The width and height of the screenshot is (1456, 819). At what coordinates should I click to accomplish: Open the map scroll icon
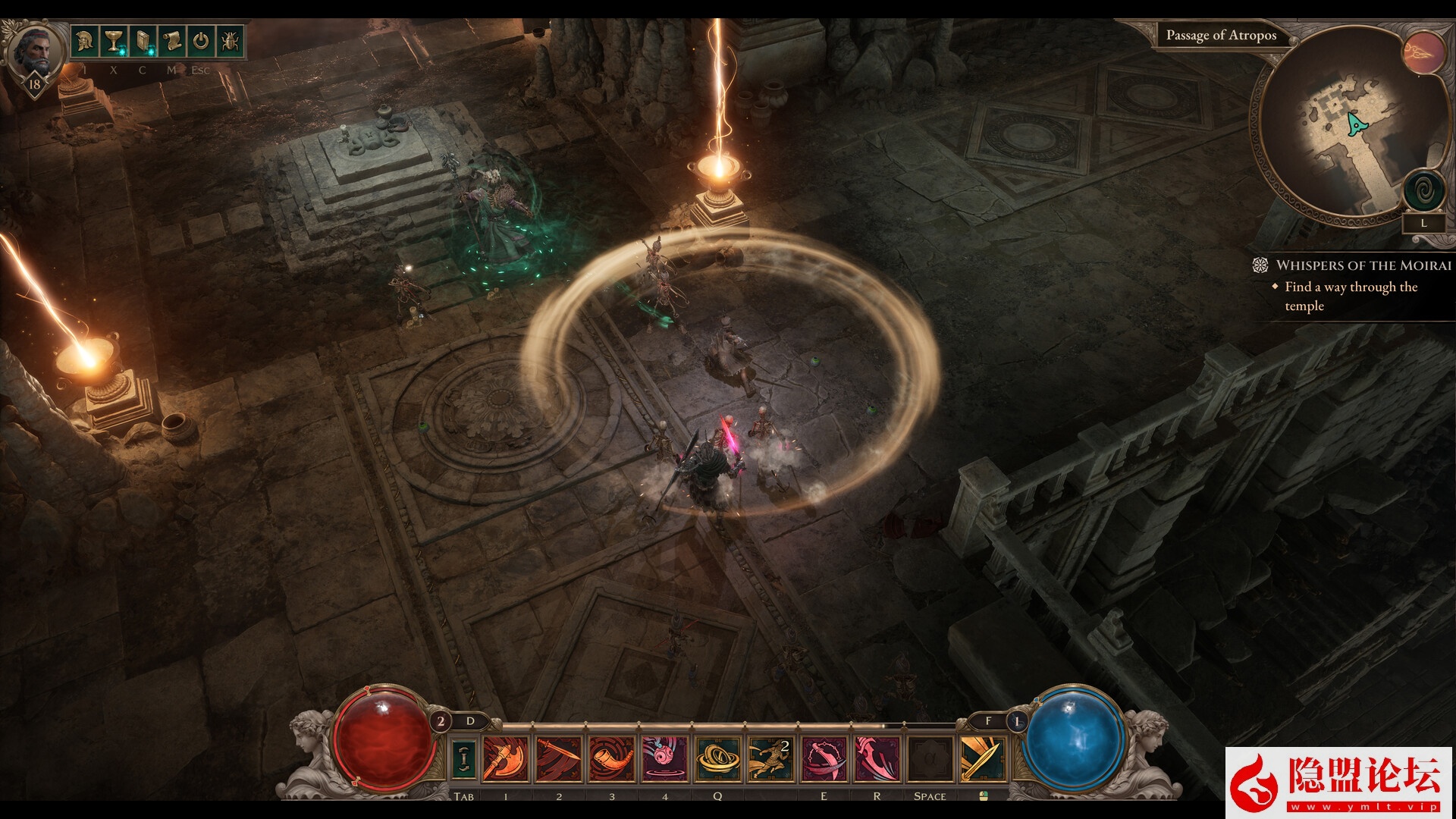pyautogui.click(x=171, y=41)
